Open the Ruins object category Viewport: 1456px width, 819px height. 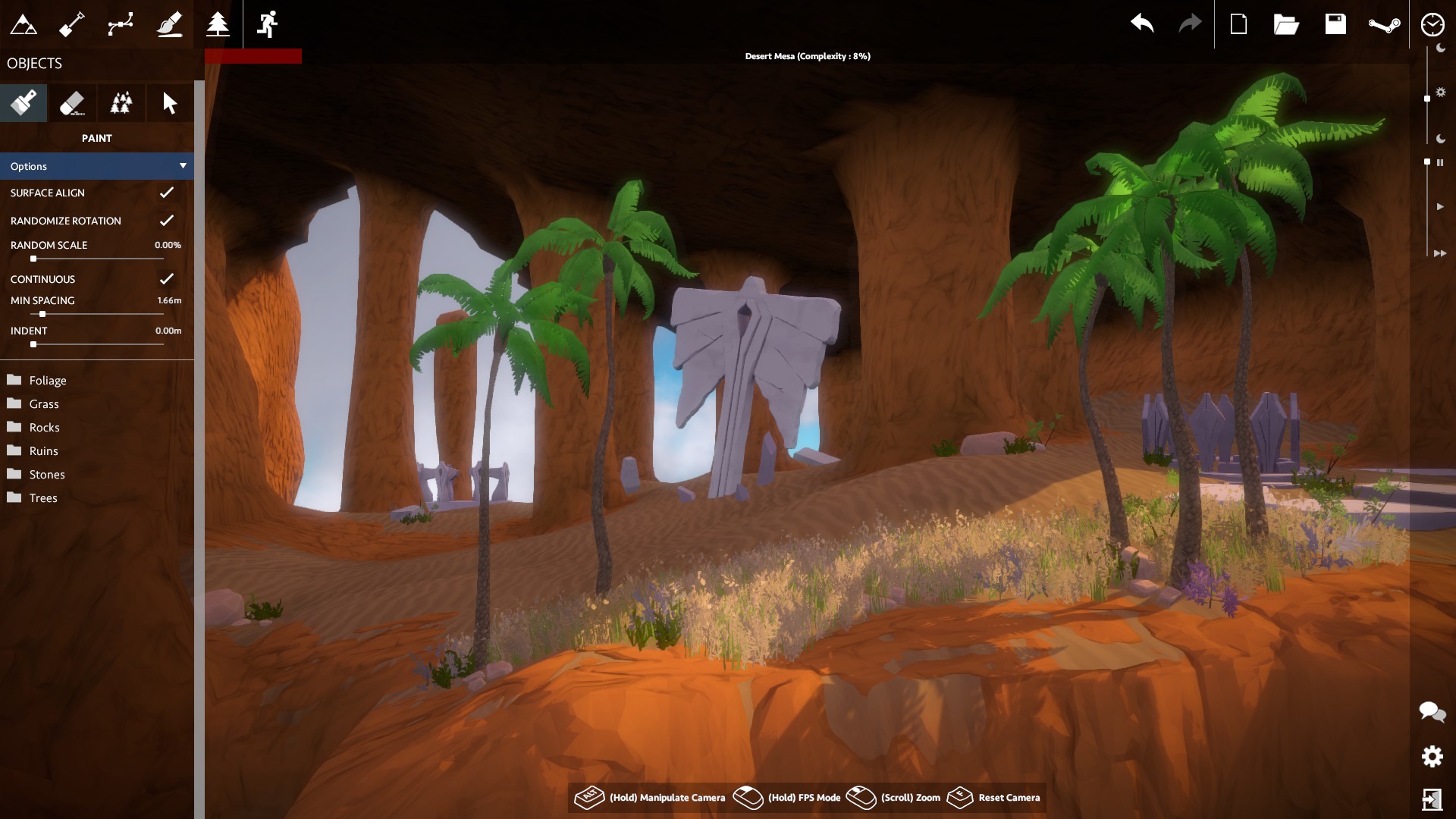point(43,450)
